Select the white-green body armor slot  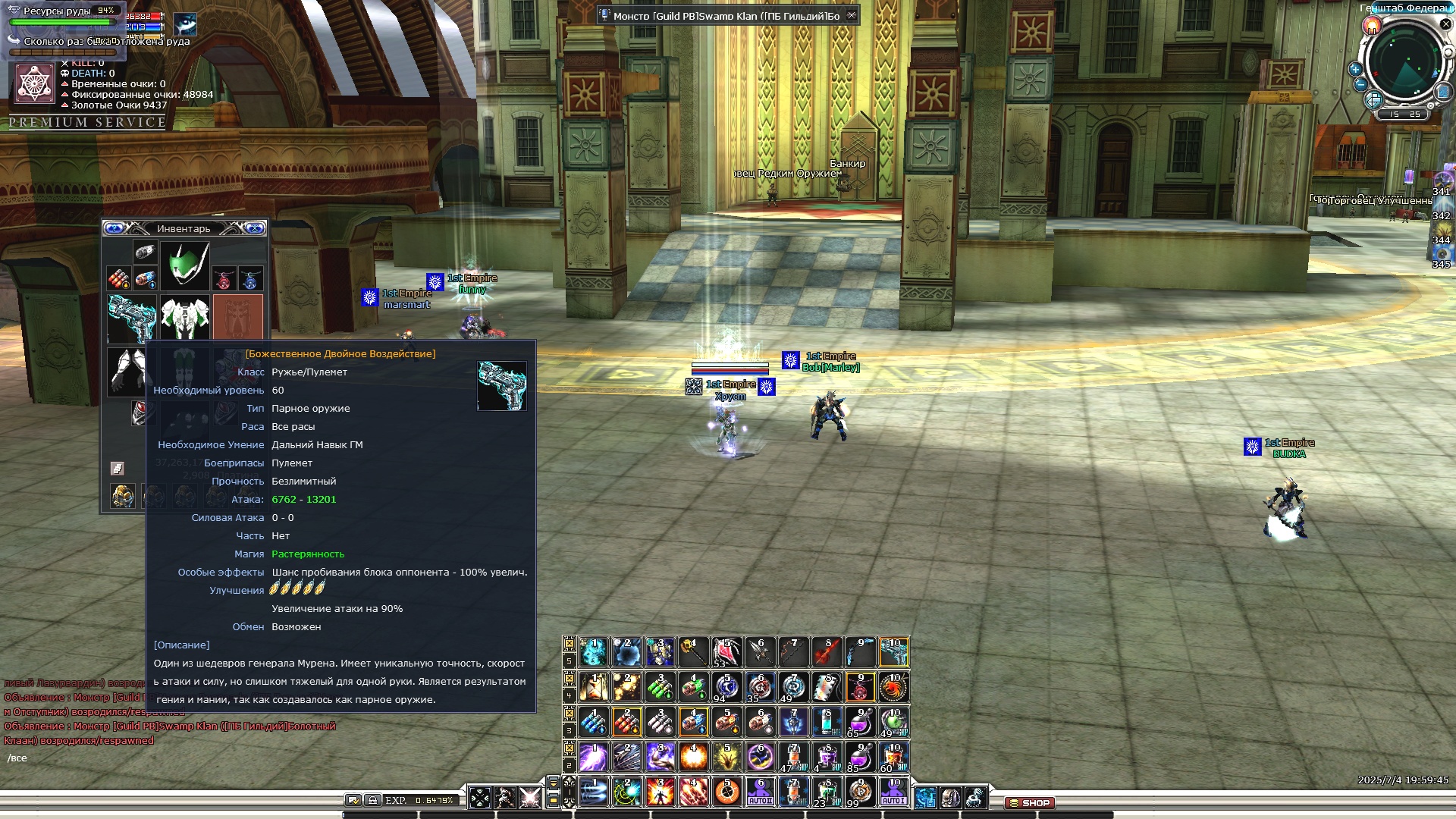[185, 317]
